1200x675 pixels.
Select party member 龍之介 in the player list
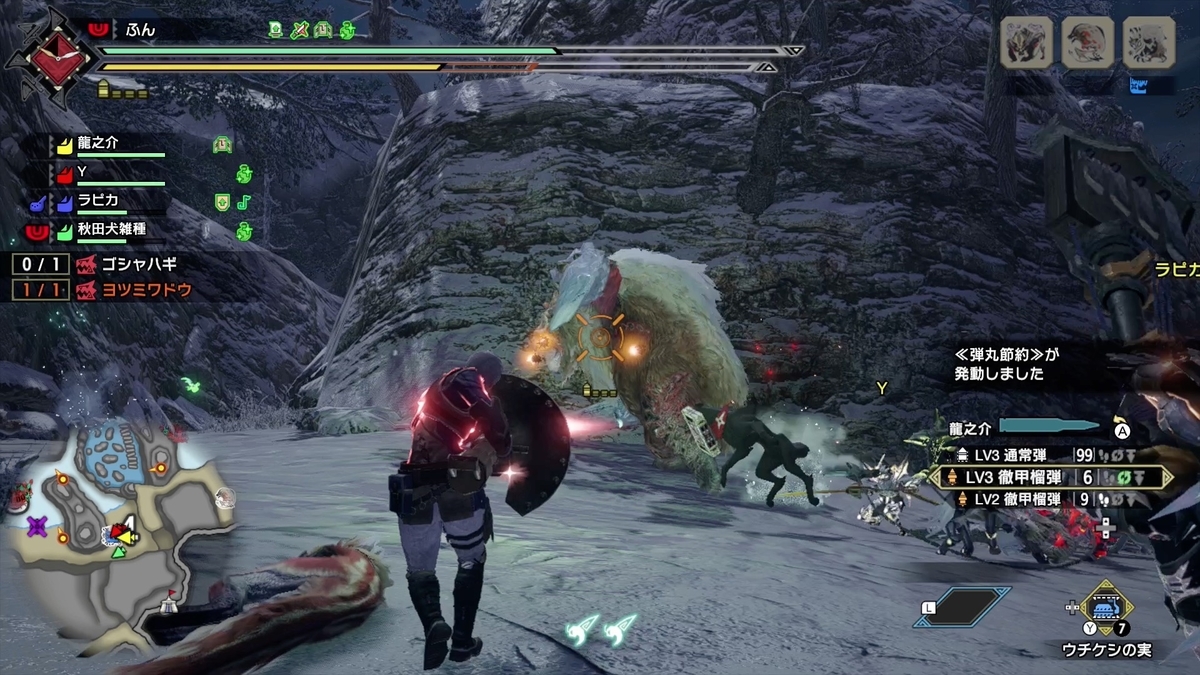[98, 144]
